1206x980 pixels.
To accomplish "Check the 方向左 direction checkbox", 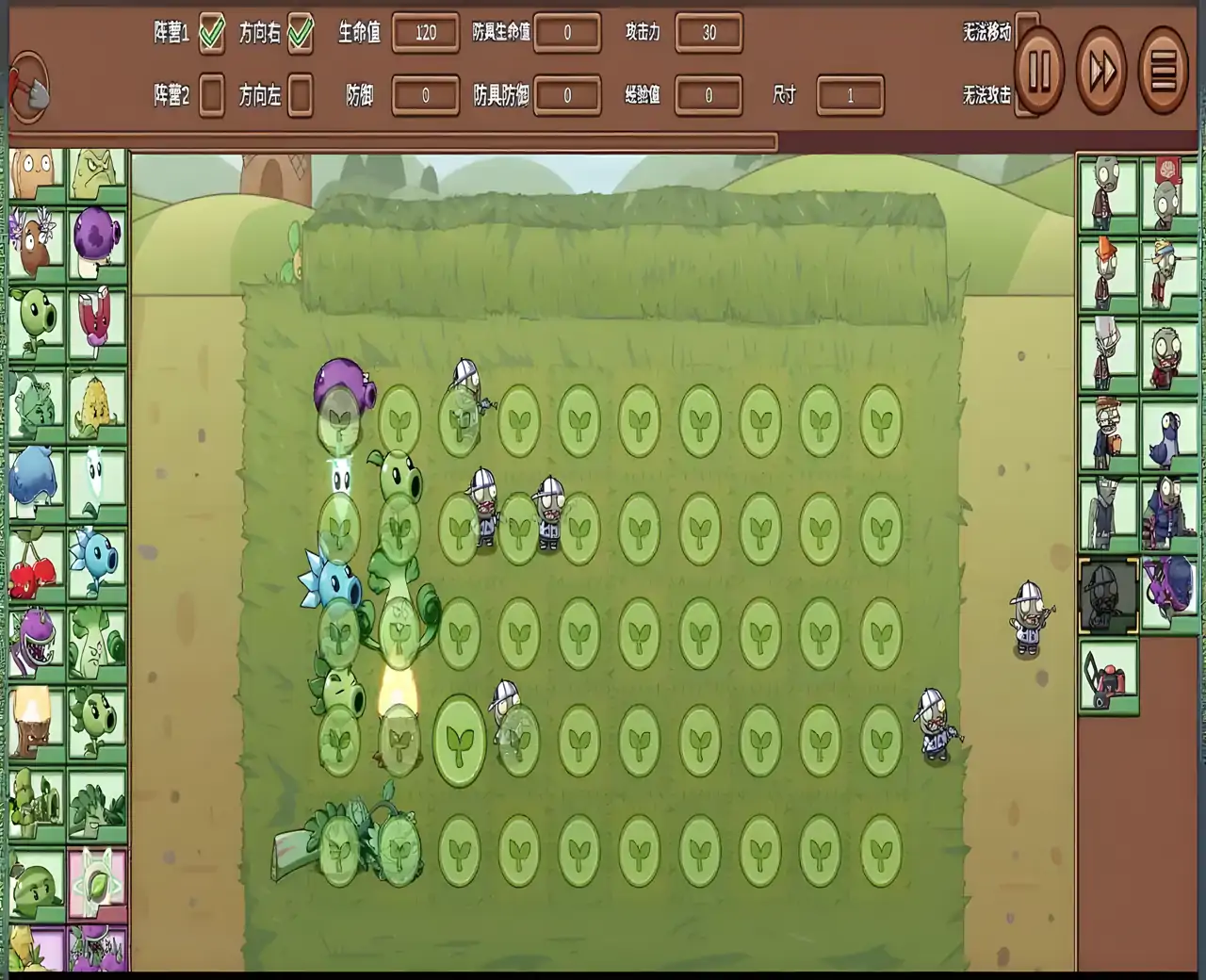I will pyautogui.click(x=301, y=95).
